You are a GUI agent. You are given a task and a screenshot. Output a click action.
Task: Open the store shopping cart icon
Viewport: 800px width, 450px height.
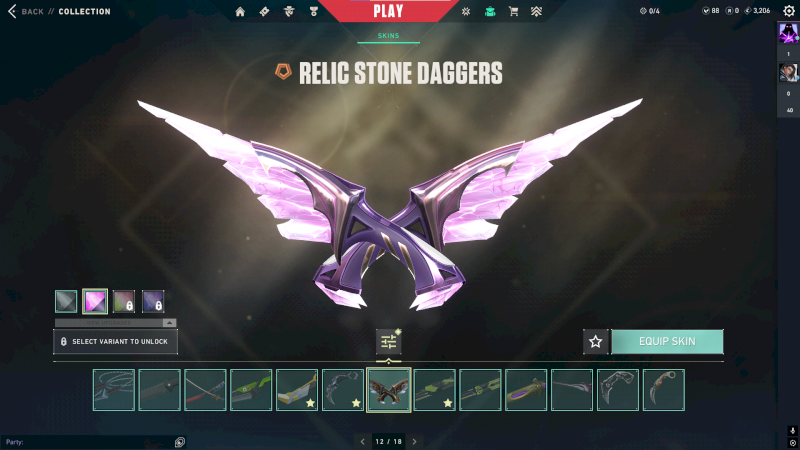pos(514,12)
